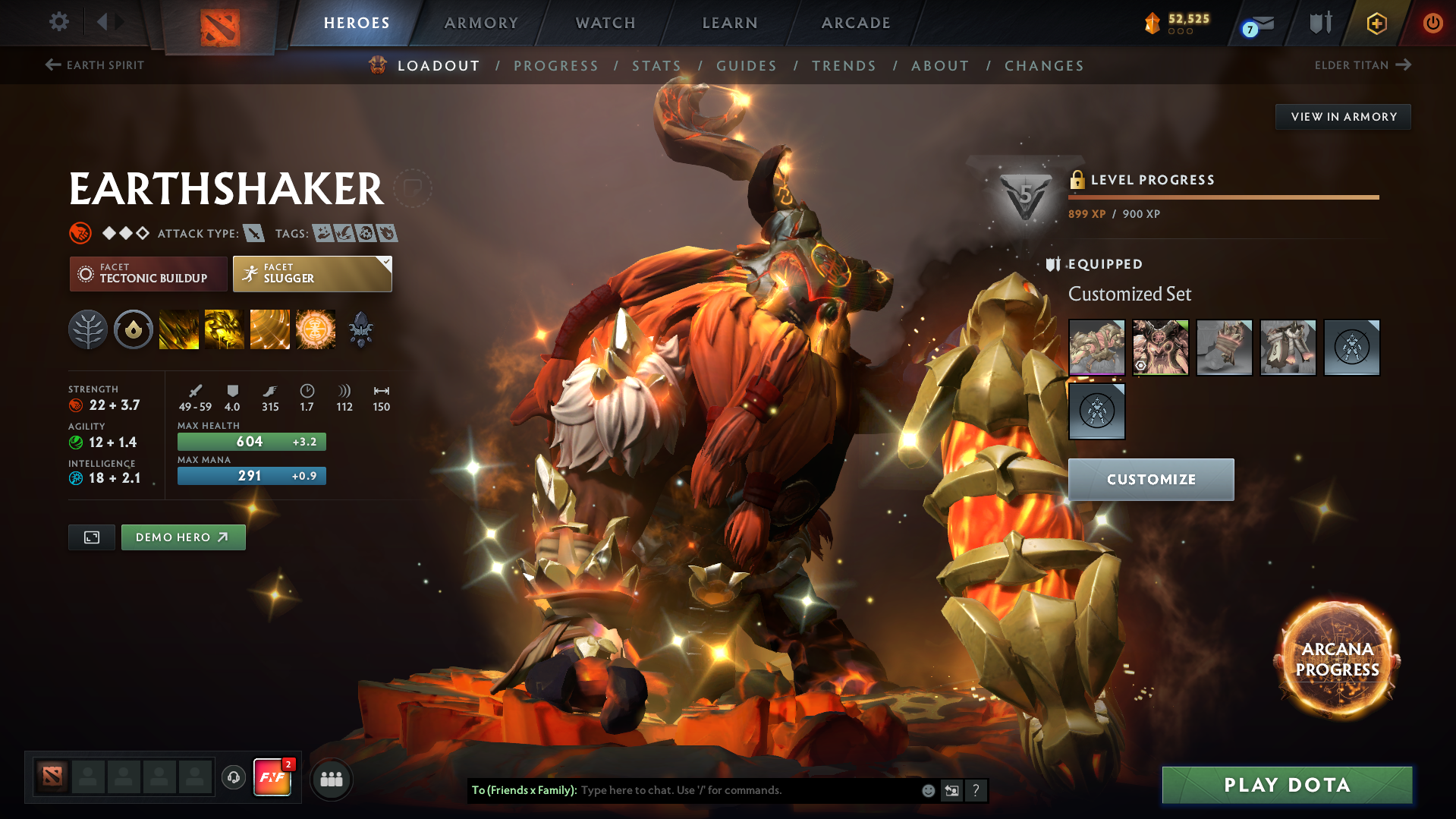Viewport: 1456px width, 819px height.
Task: Go to previous hero Earth Spirit
Action: click(x=95, y=65)
